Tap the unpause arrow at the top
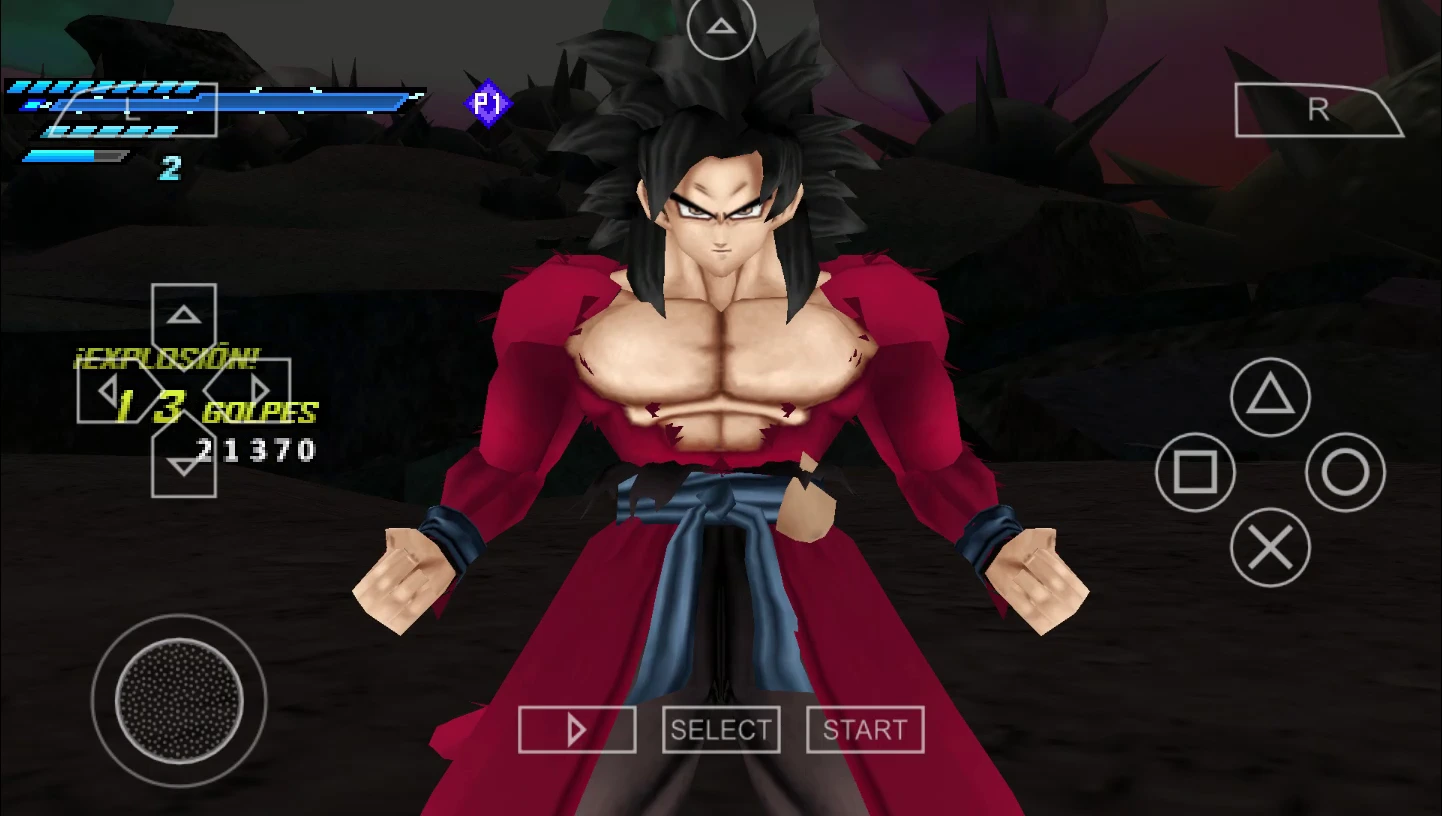This screenshot has width=1442, height=816. 720,27
